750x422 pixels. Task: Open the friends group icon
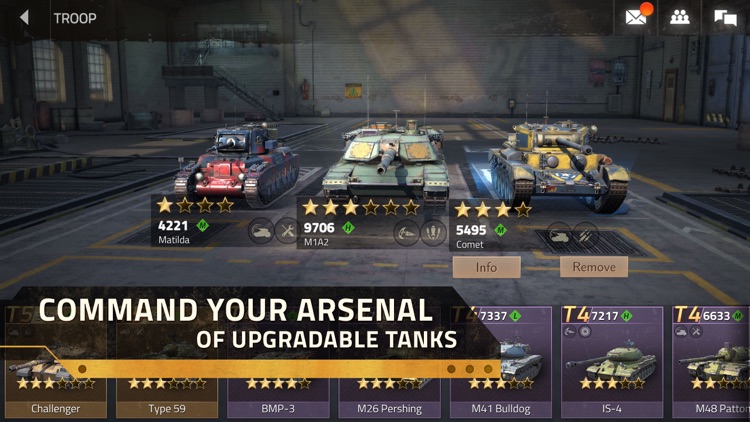(x=680, y=17)
